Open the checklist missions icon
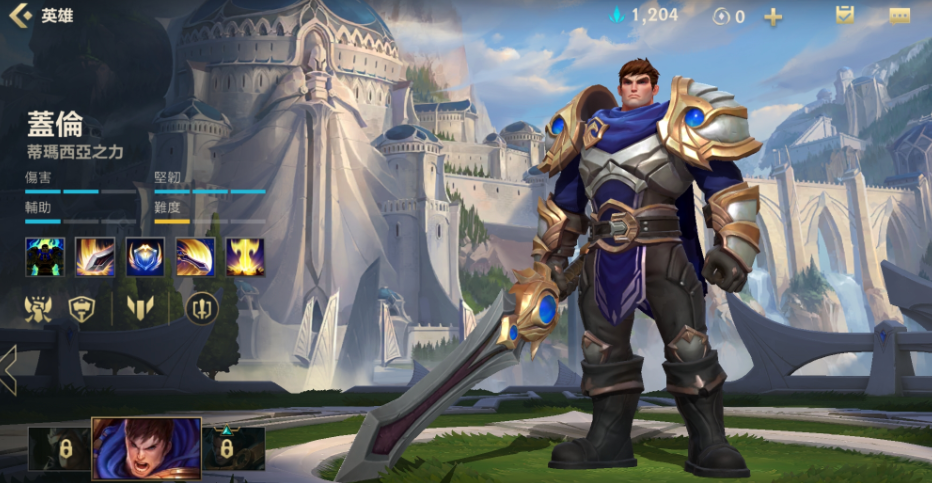Viewport: 932px width, 483px height. tap(845, 16)
